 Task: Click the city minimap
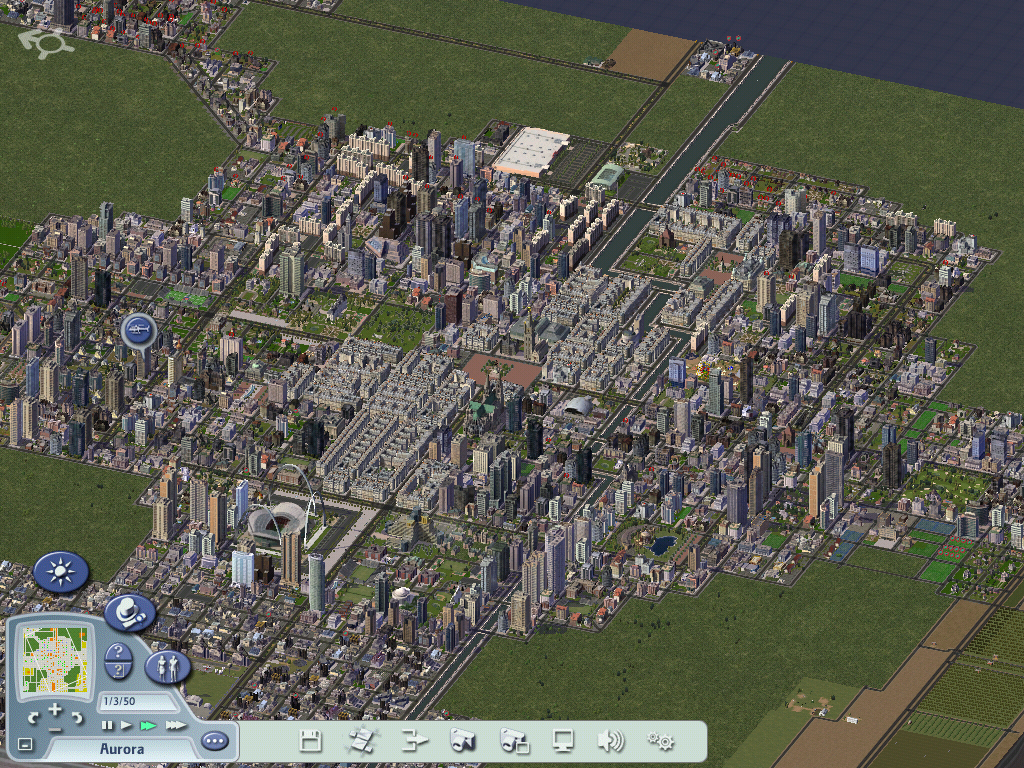coord(55,660)
